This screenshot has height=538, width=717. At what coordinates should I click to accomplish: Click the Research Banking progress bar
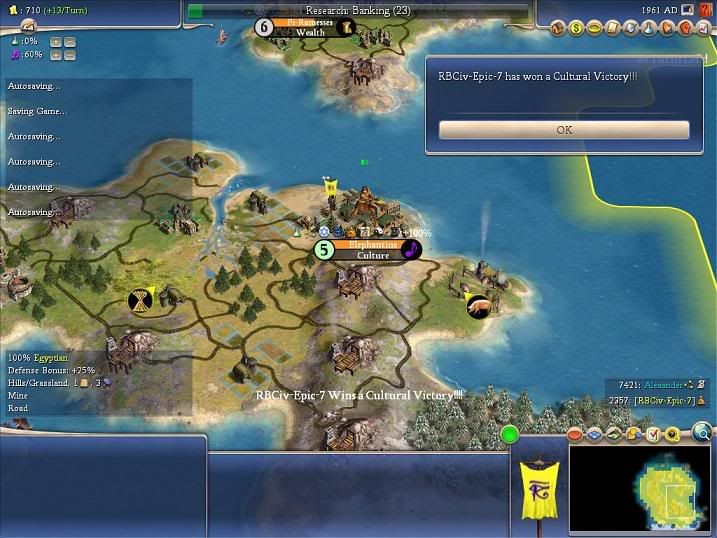[357, 10]
